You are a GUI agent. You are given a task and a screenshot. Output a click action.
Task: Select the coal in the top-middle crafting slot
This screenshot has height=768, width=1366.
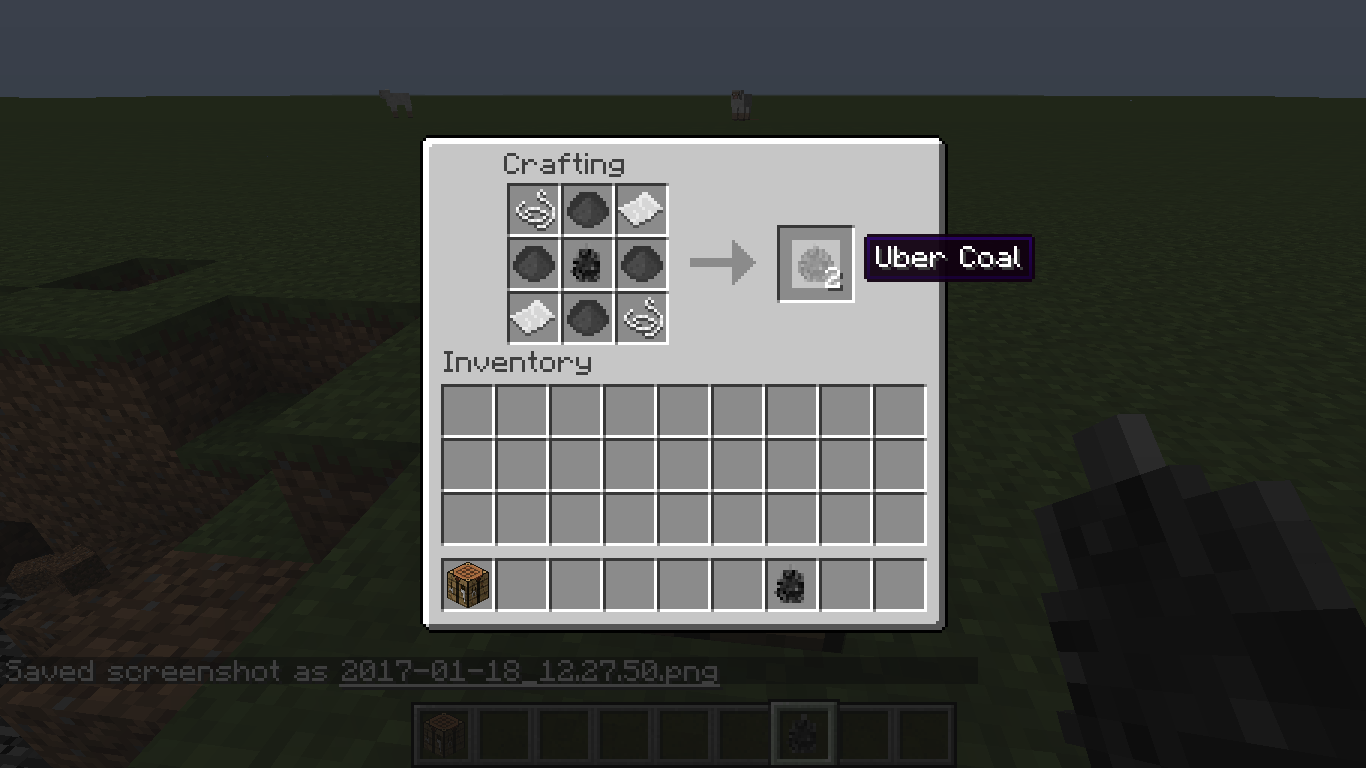(x=587, y=210)
